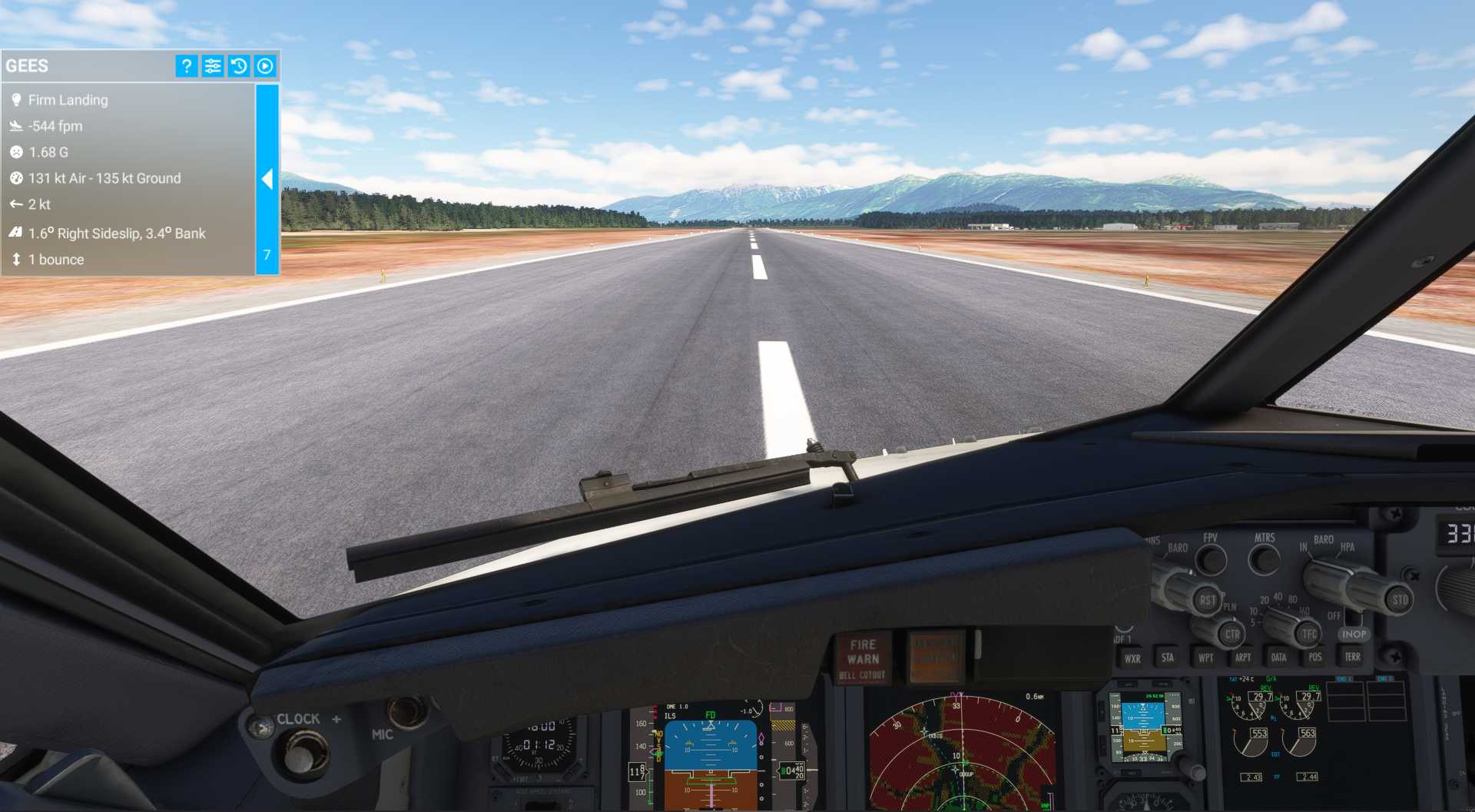The height and width of the screenshot is (812, 1475).
Task: Toggle the DATA map button
Action: tap(1278, 658)
